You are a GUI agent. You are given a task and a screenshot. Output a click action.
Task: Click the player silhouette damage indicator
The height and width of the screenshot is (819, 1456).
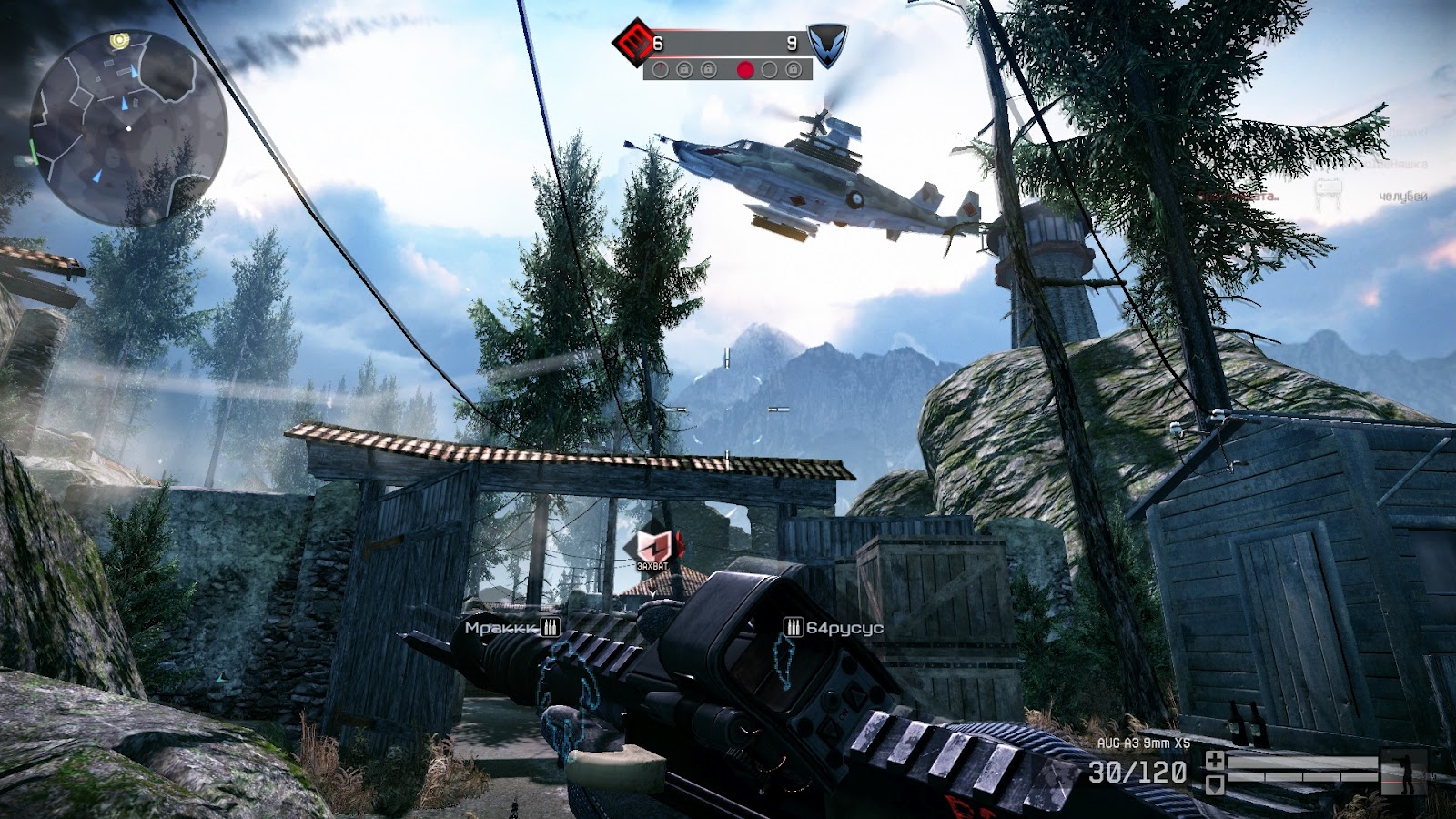tap(1403, 770)
